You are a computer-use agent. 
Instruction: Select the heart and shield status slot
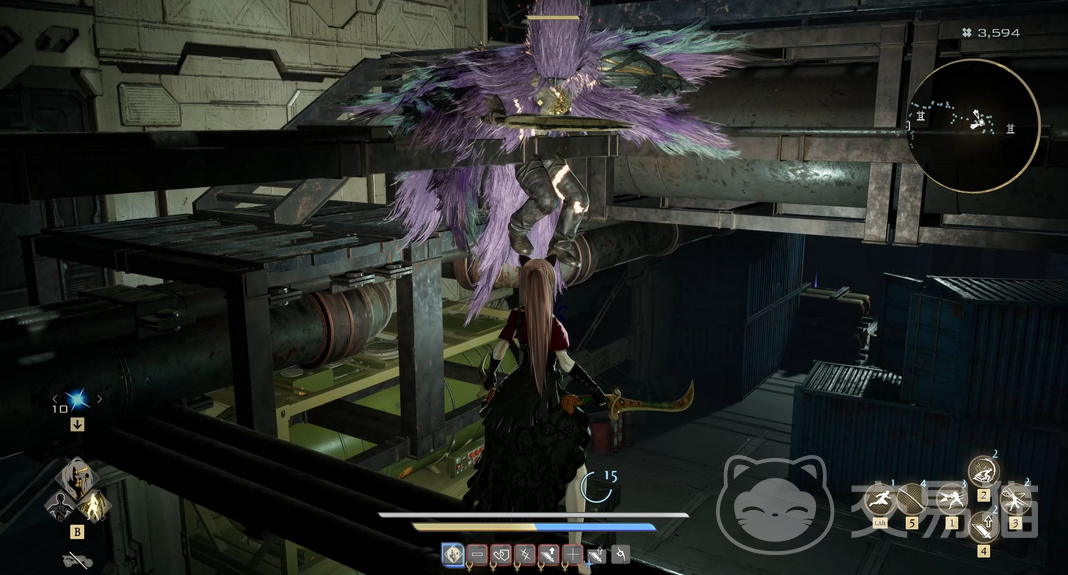click(501, 553)
